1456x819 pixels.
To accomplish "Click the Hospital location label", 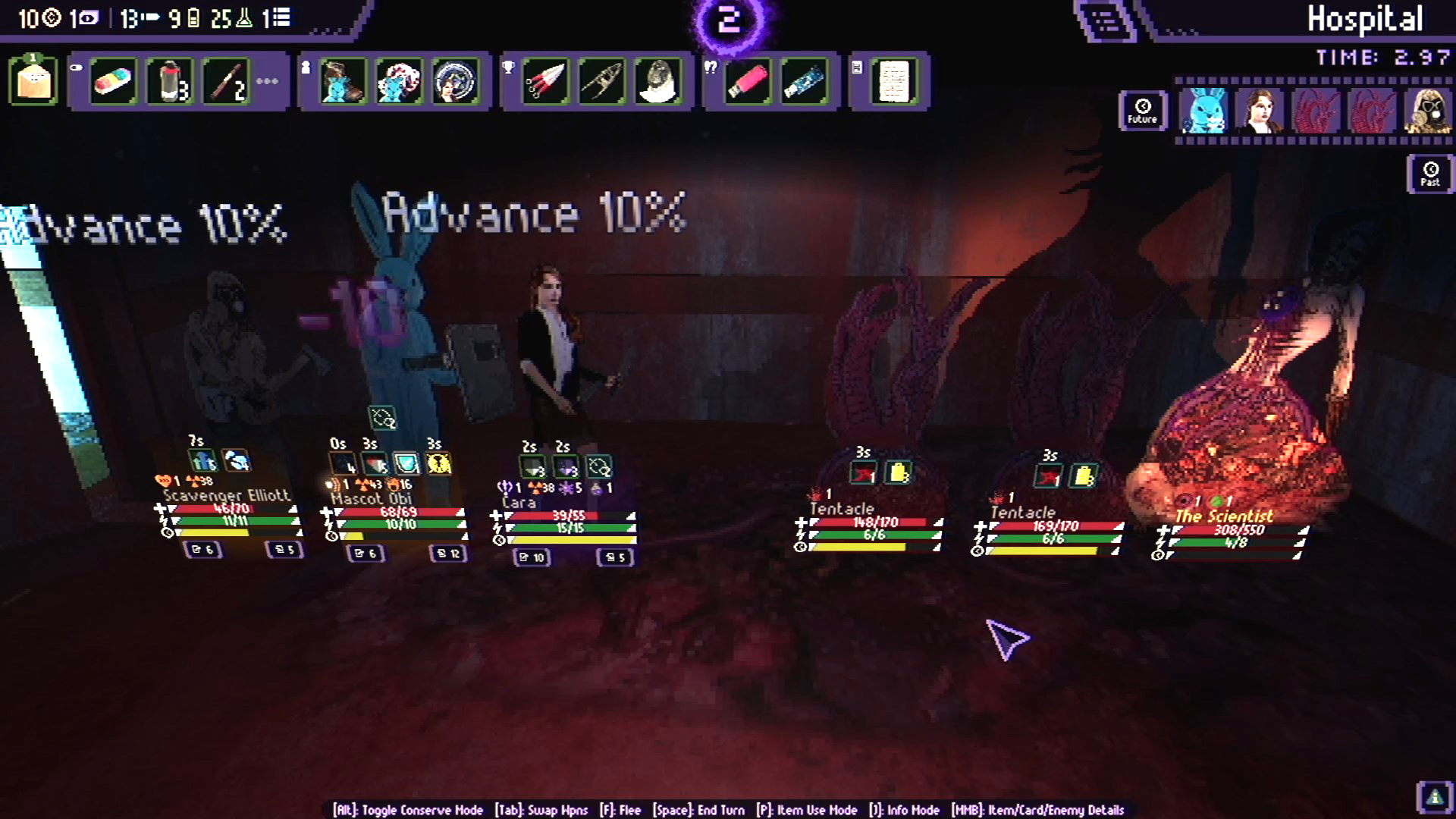I will [x=1367, y=20].
